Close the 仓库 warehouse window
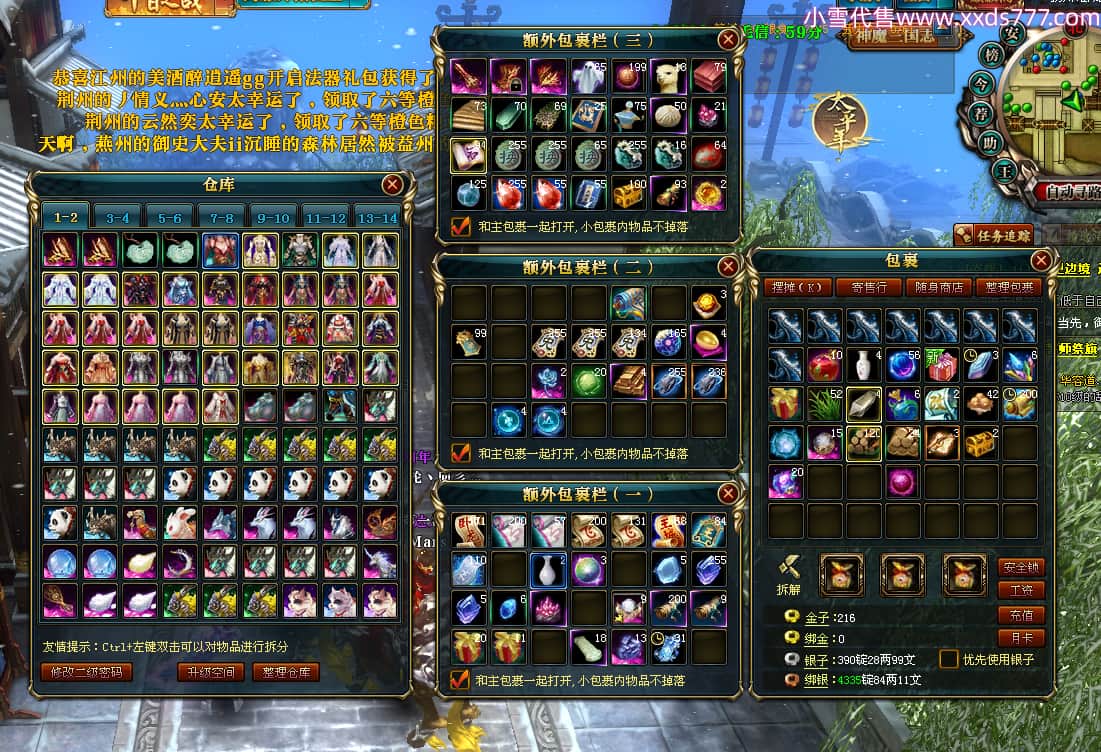This screenshot has width=1101, height=752. (x=393, y=184)
